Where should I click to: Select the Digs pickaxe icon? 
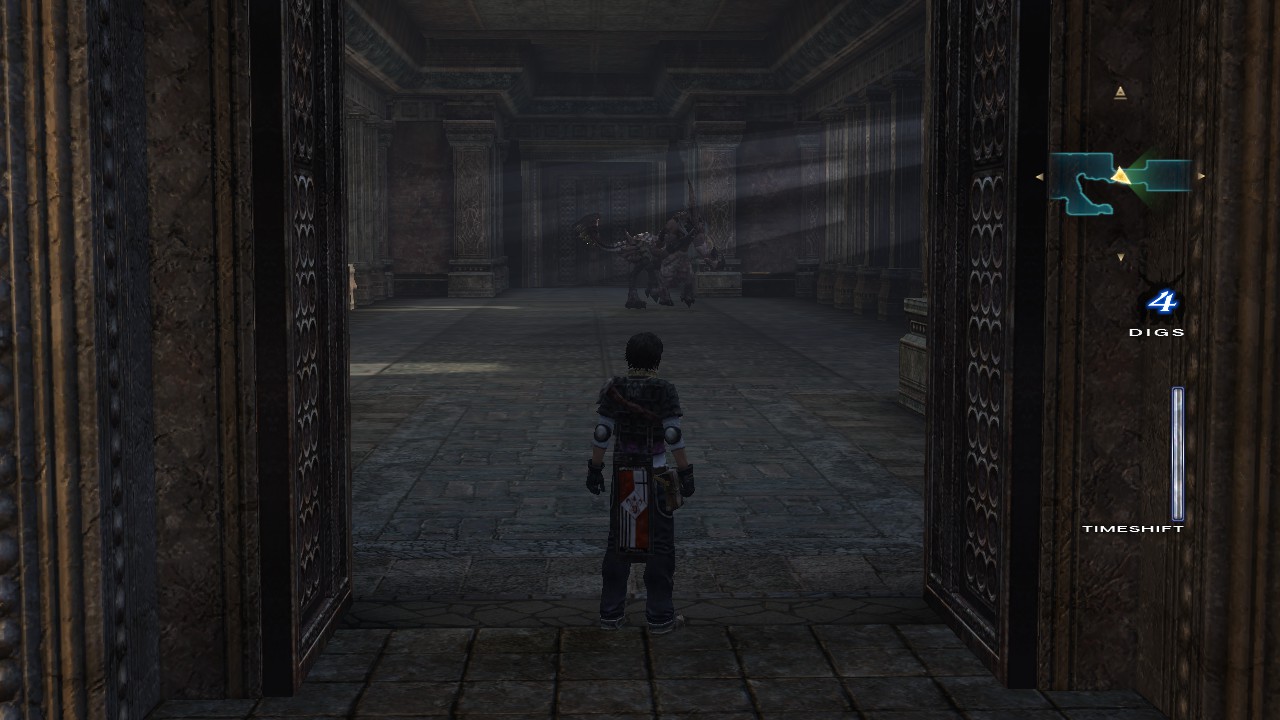pyautogui.click(x=1160, y=300)
